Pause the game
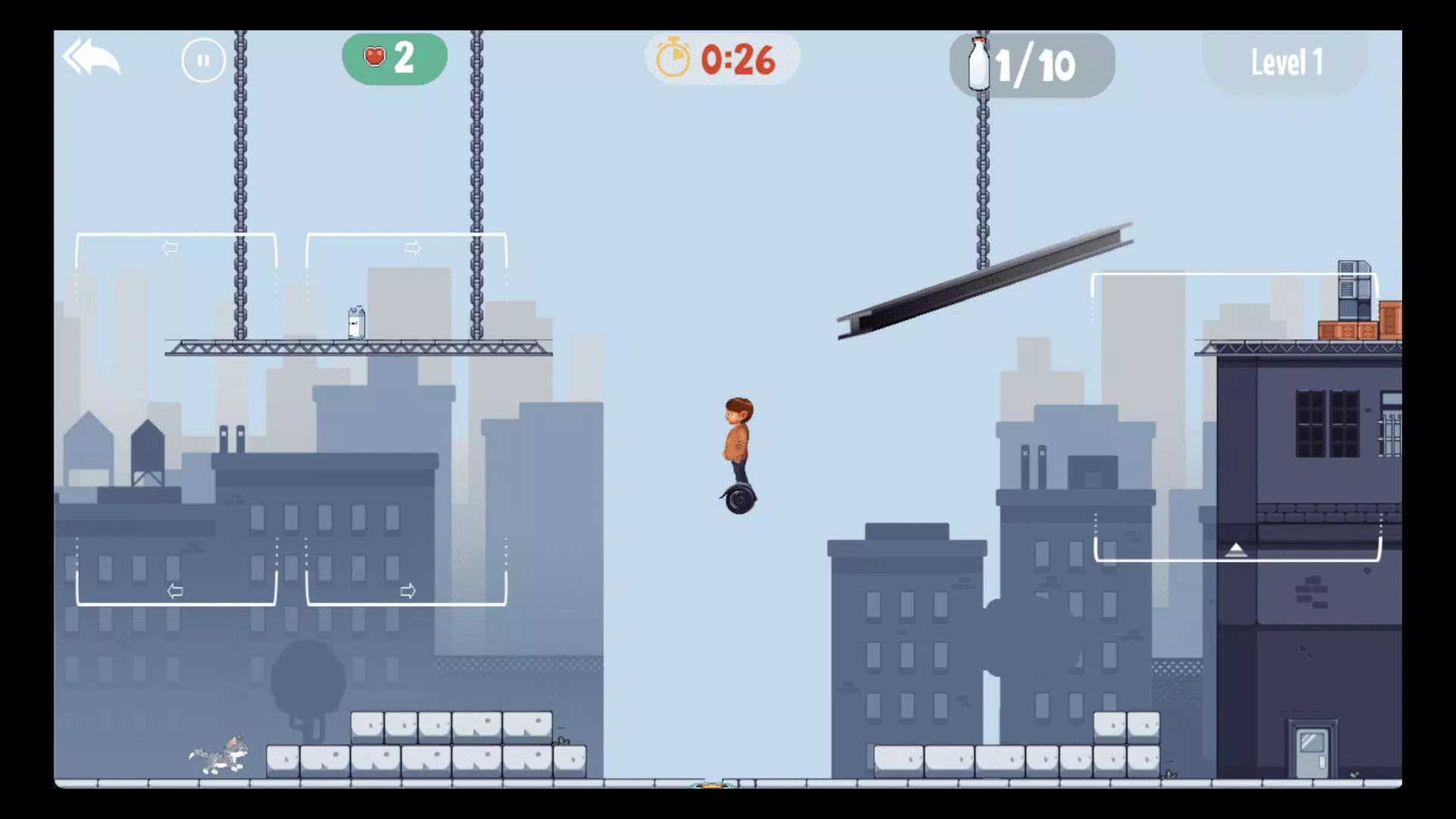 coord(203,60)
